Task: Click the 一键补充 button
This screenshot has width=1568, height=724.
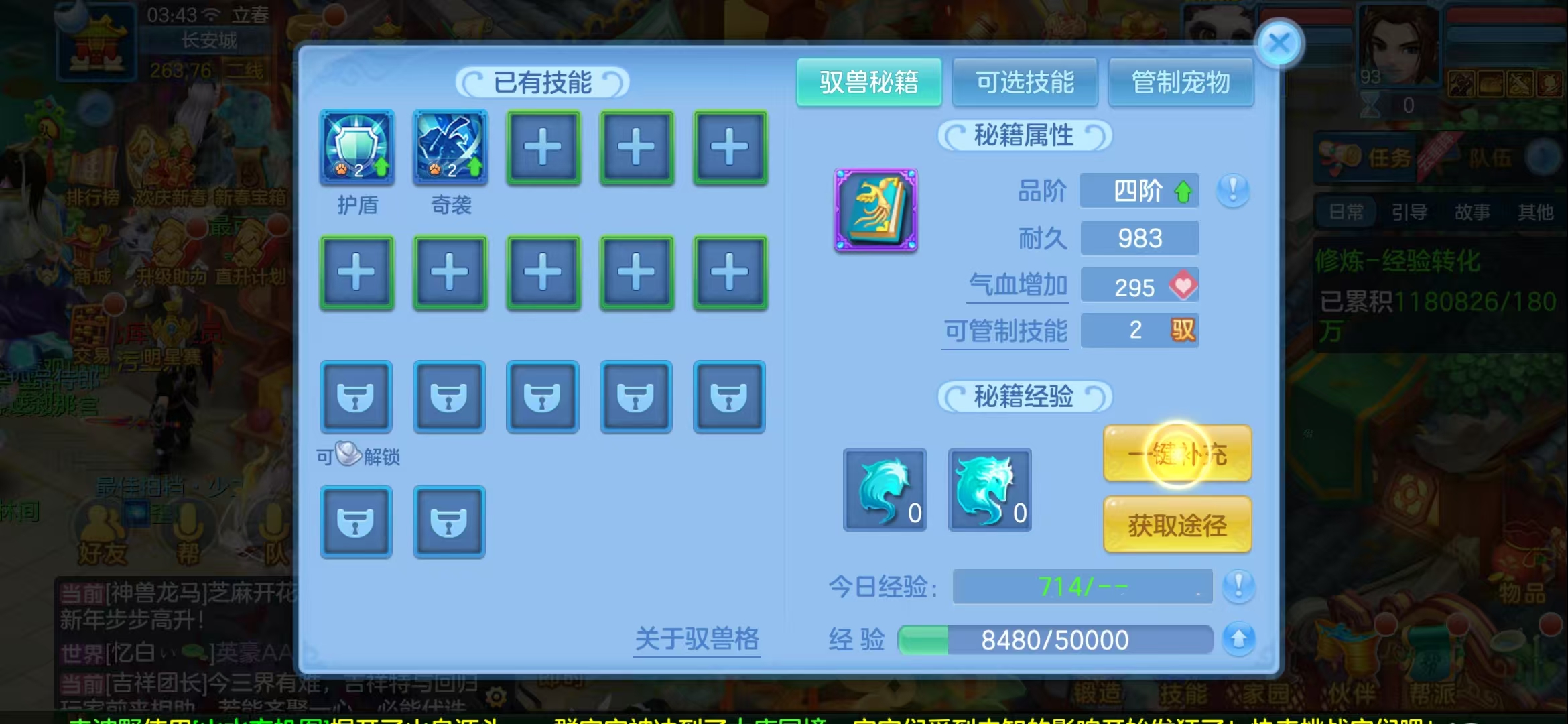Action: coord(1177,453)
